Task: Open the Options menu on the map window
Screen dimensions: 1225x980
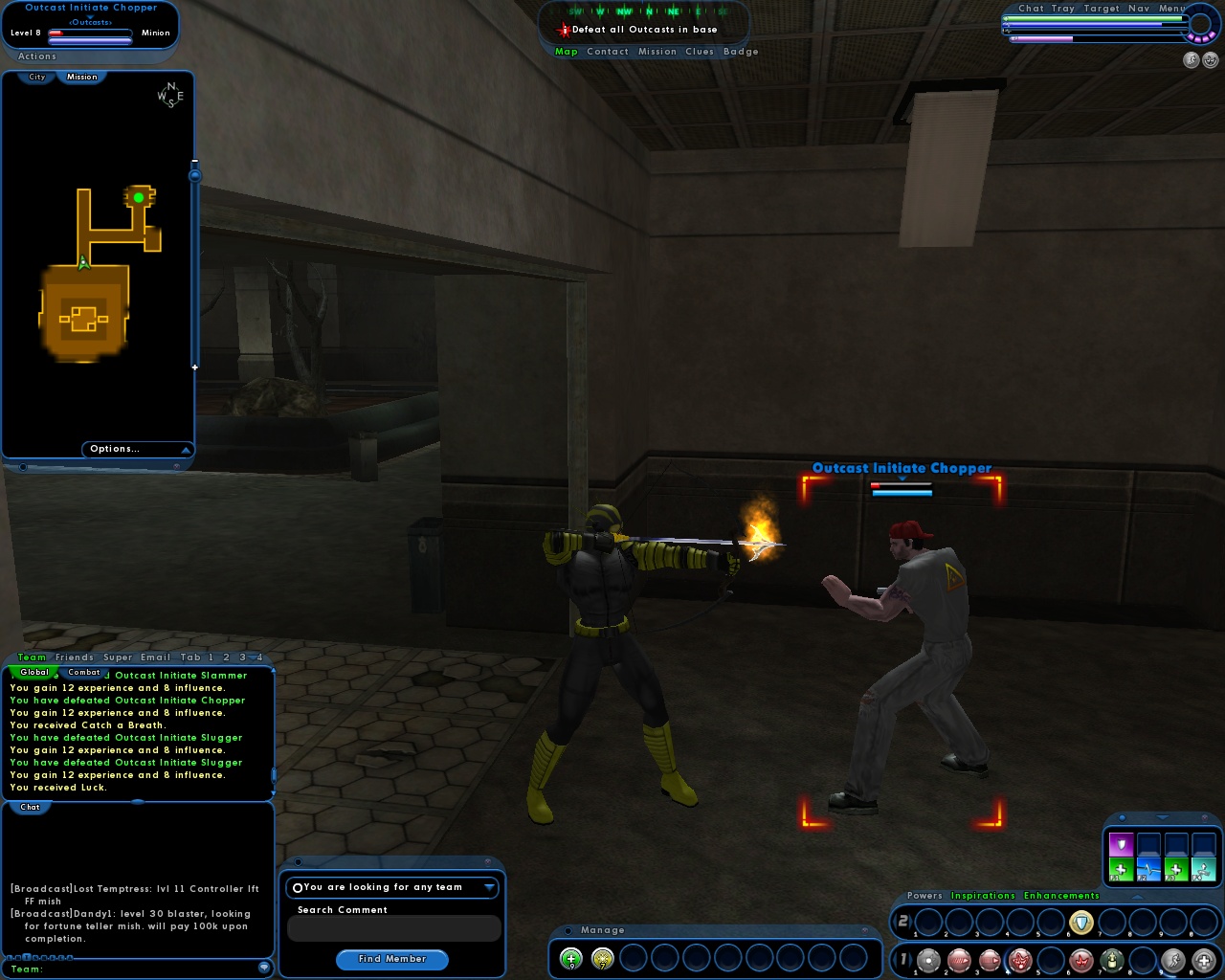Action: coord(116,449)
